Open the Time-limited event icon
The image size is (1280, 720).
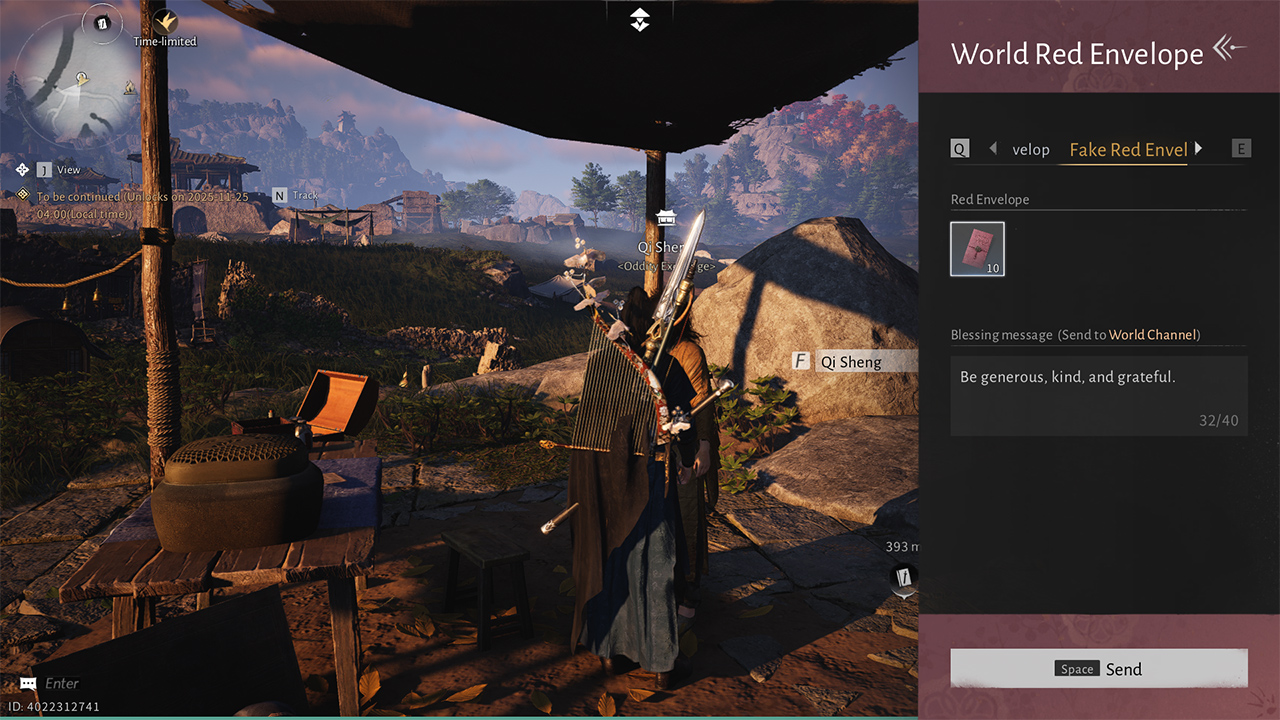tap(165, 22)
